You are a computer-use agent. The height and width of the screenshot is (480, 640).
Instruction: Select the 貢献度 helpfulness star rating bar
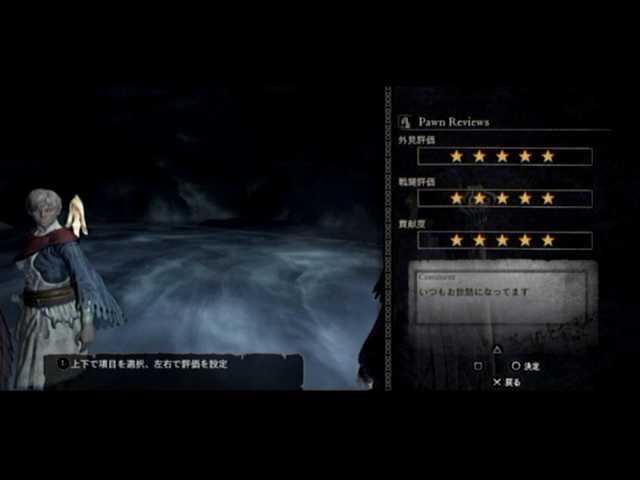[x=504, y=241]
